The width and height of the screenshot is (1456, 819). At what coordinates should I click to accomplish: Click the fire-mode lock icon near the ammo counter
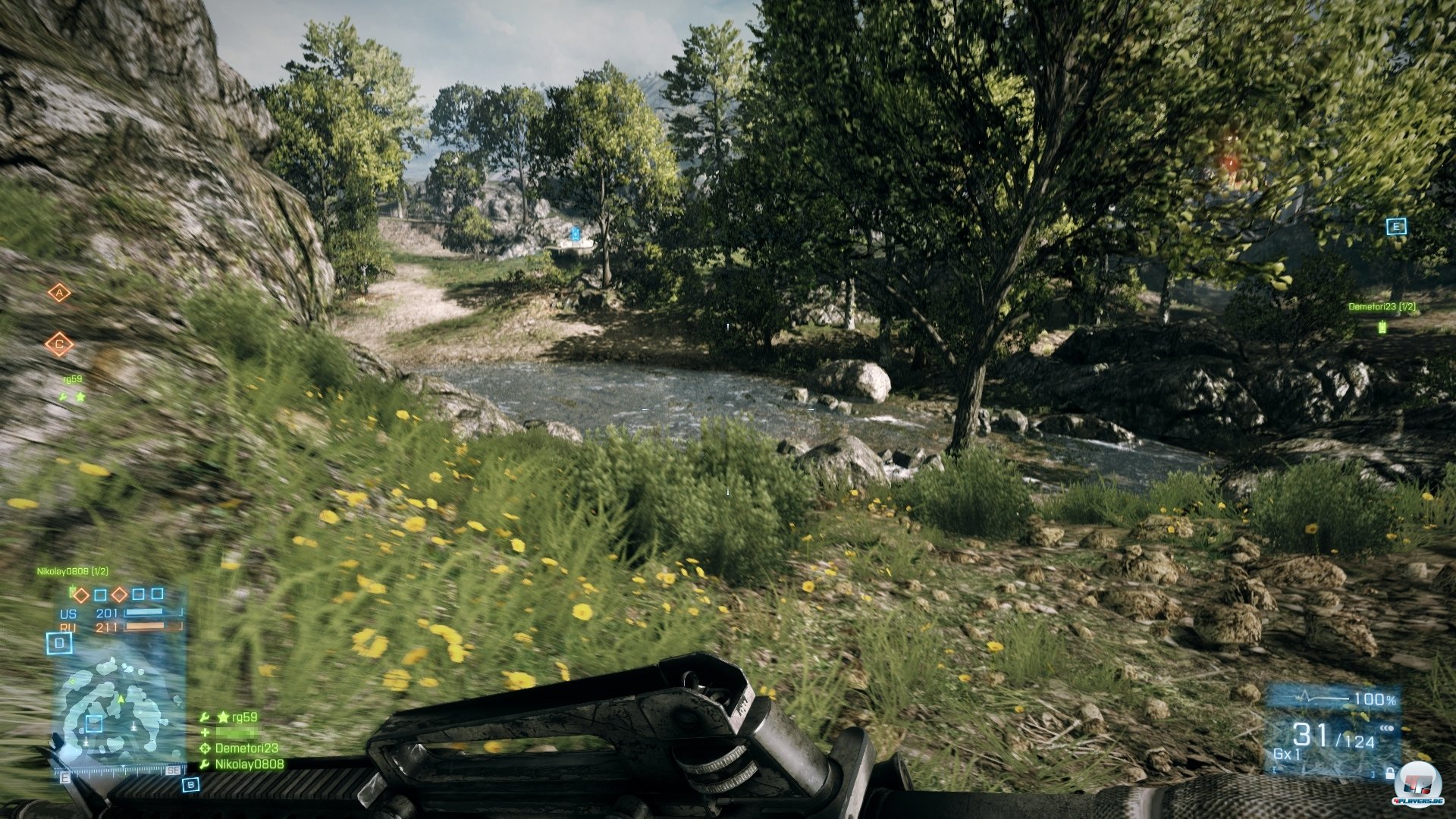(1390, 773)
